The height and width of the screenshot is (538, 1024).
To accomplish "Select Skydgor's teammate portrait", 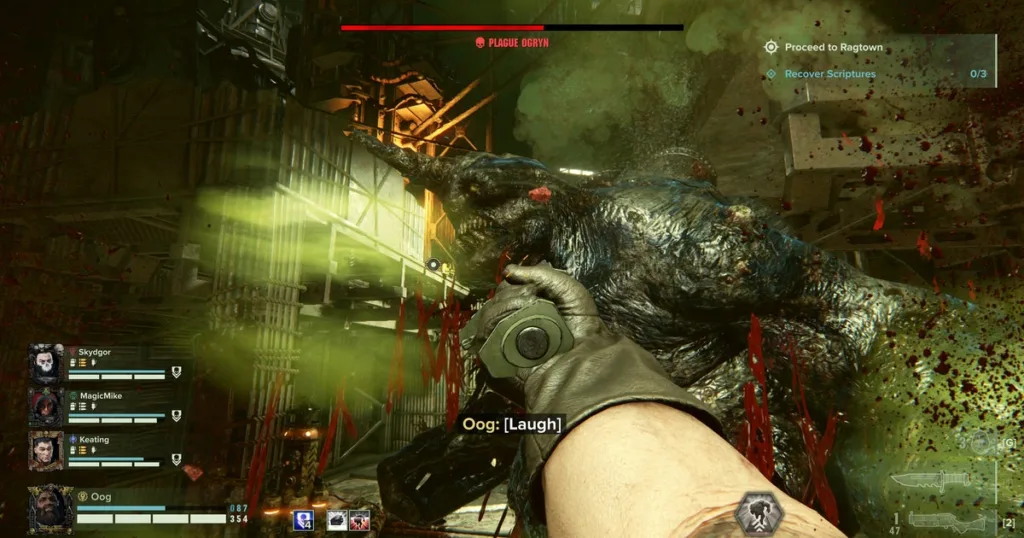I will pyautogui.click(x=46, y=362).
